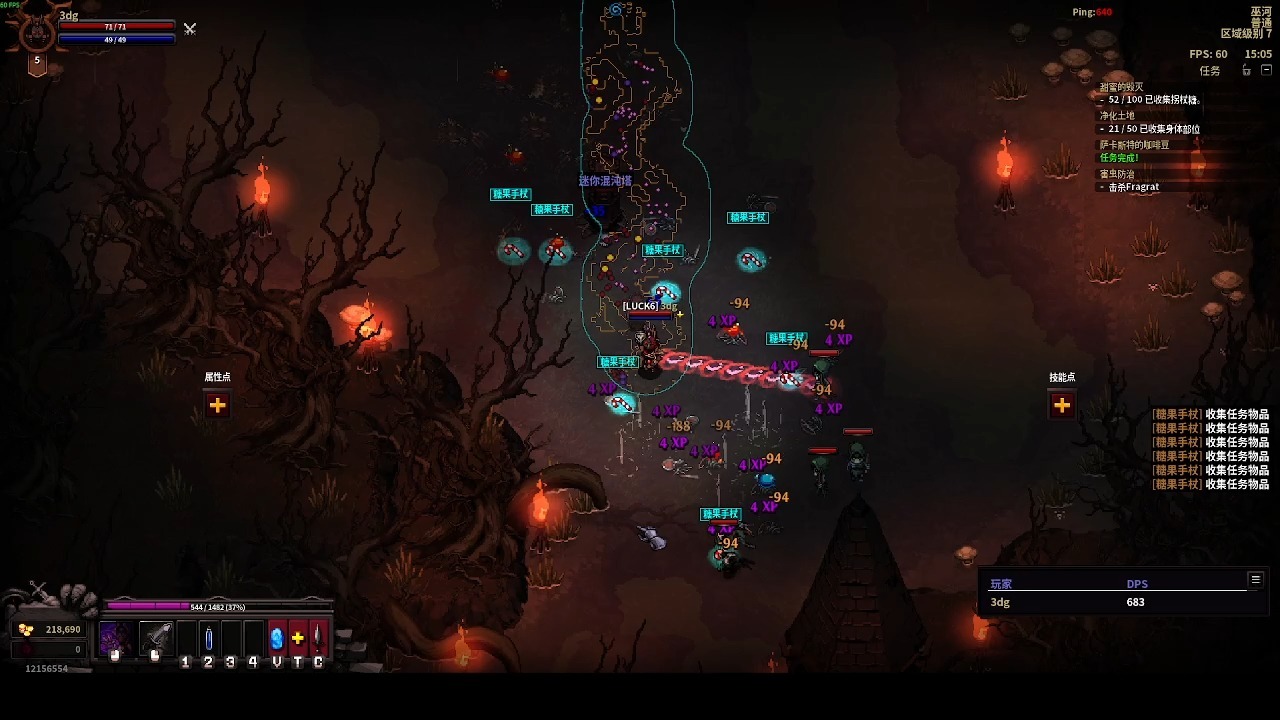Open the DPS meter menu button

(x=1255, y=579)
